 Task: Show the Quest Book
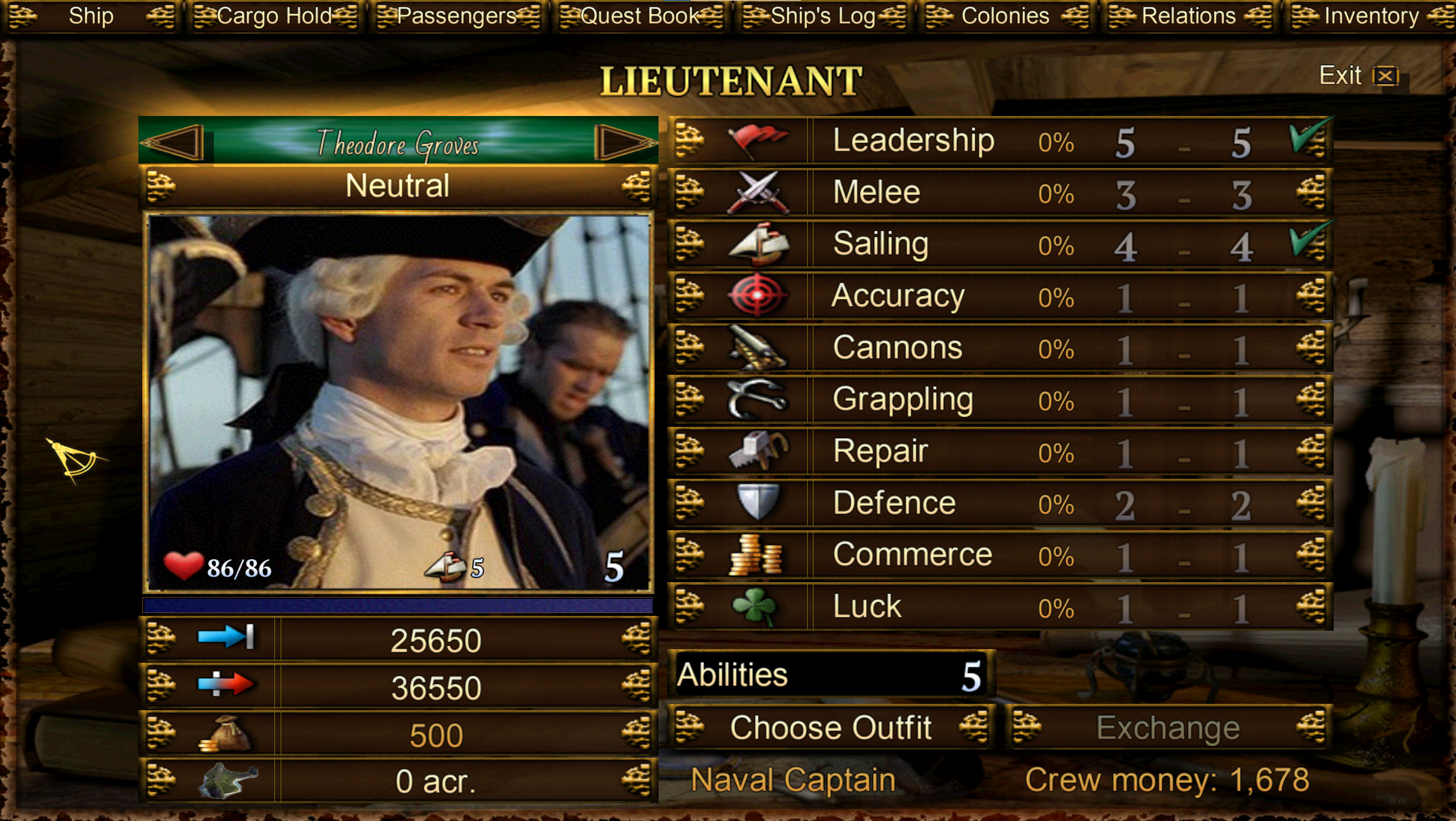[x=640, y=16]
